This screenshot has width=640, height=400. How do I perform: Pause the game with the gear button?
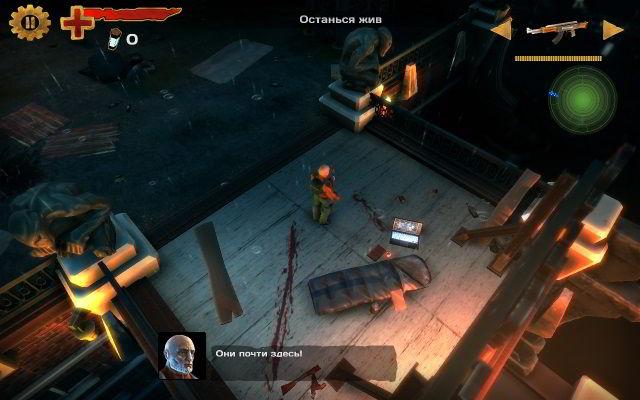(x=30, y=21)
